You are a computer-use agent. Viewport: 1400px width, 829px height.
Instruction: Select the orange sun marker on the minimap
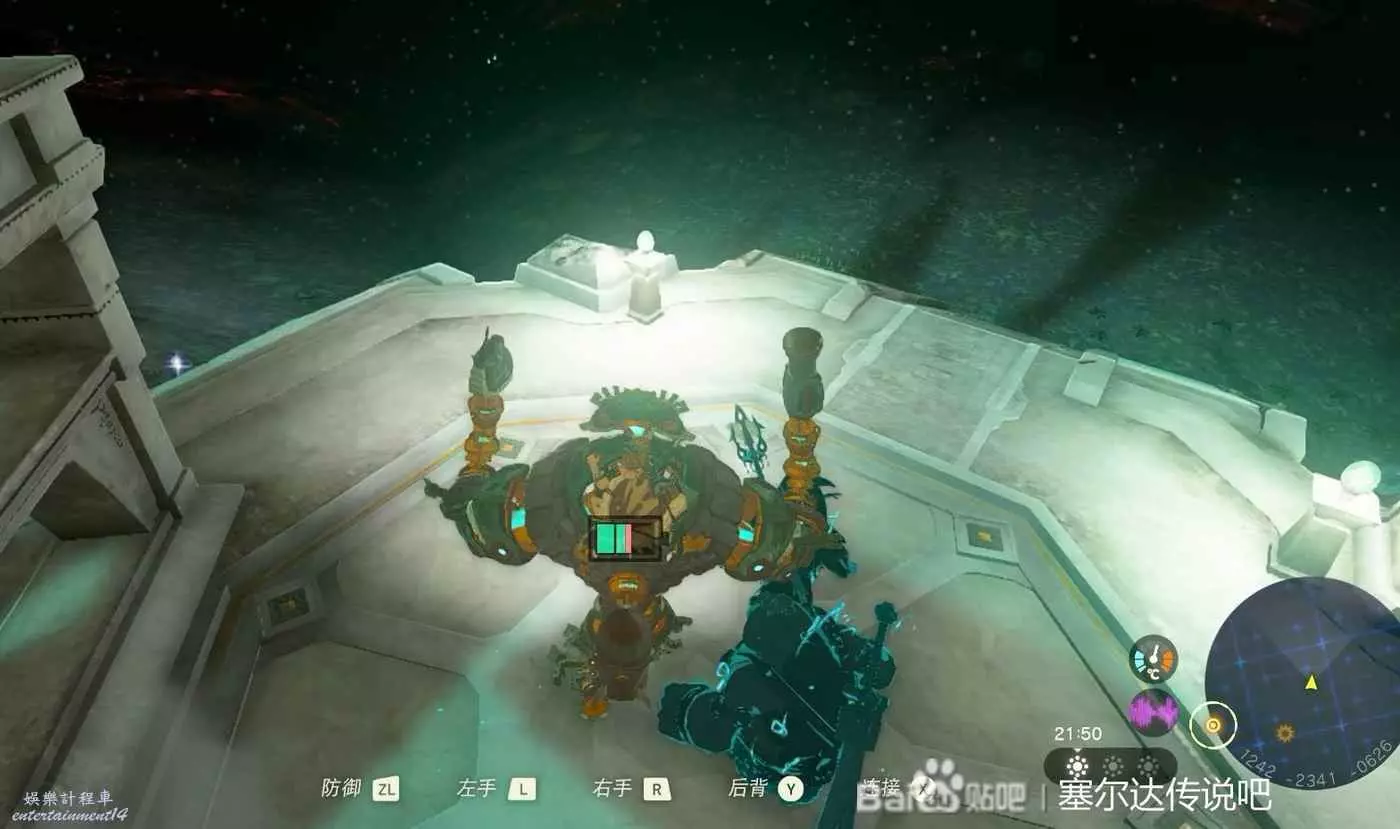point(1284,733)
